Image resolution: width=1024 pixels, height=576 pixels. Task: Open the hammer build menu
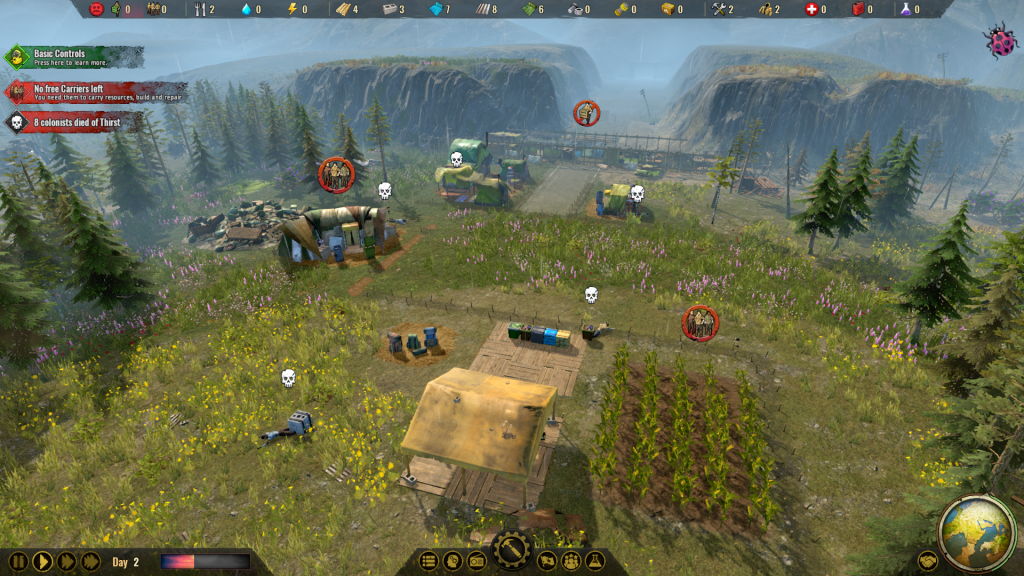512,551
